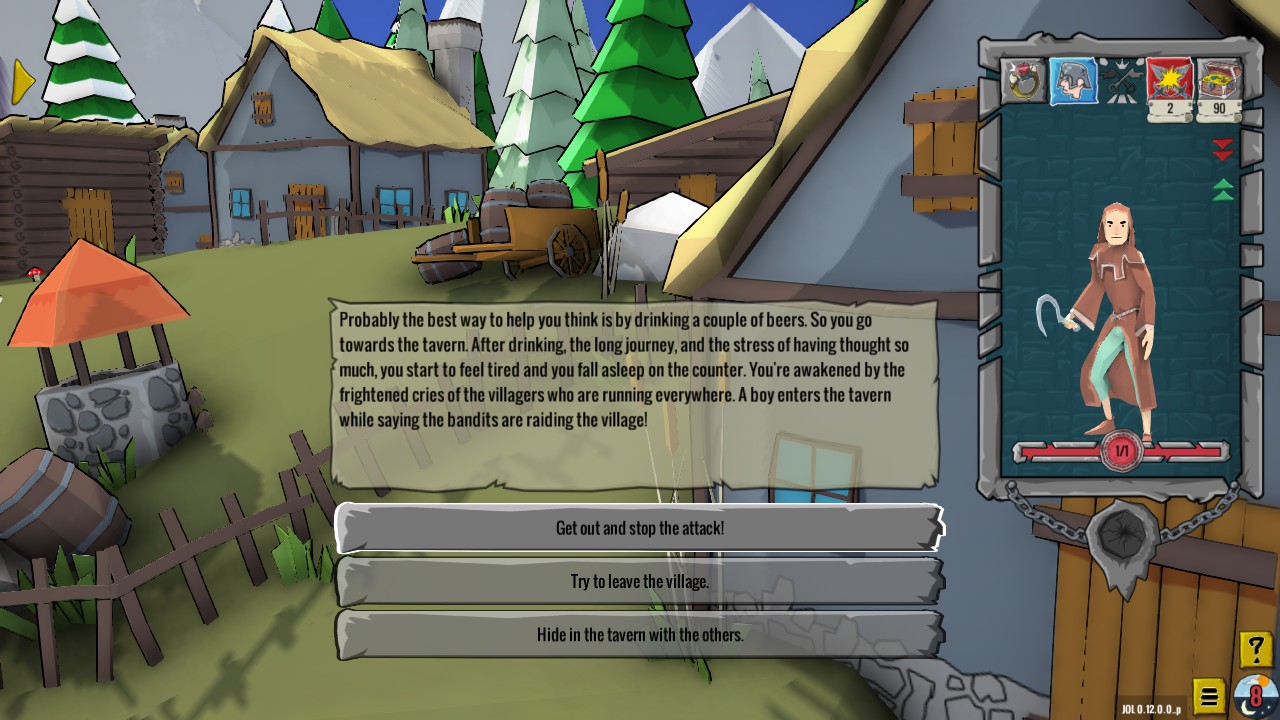Pick "Hide in the tavern with the others."

640,634
